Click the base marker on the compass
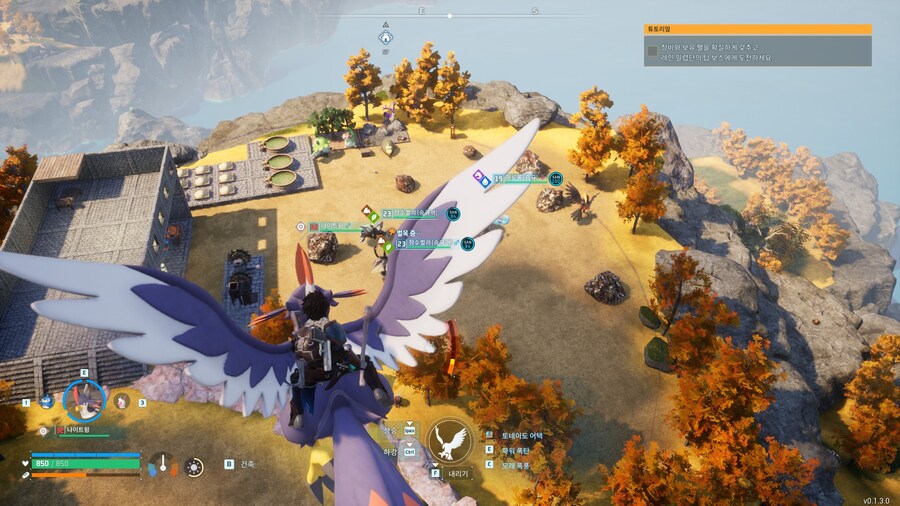This screenshot has height=506, width=900. [x=385, y=38]
